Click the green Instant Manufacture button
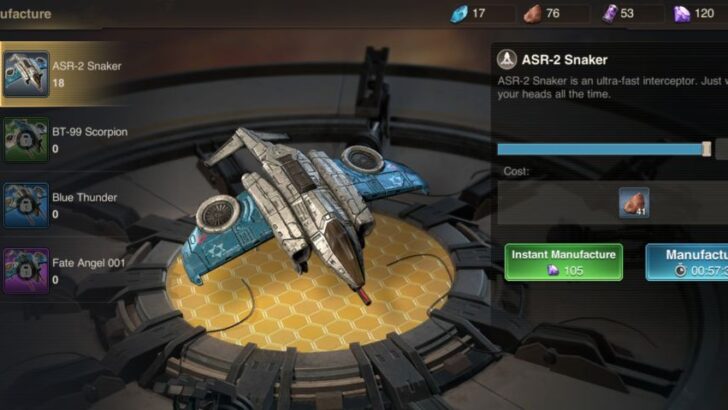 click(x=563, y=262)
